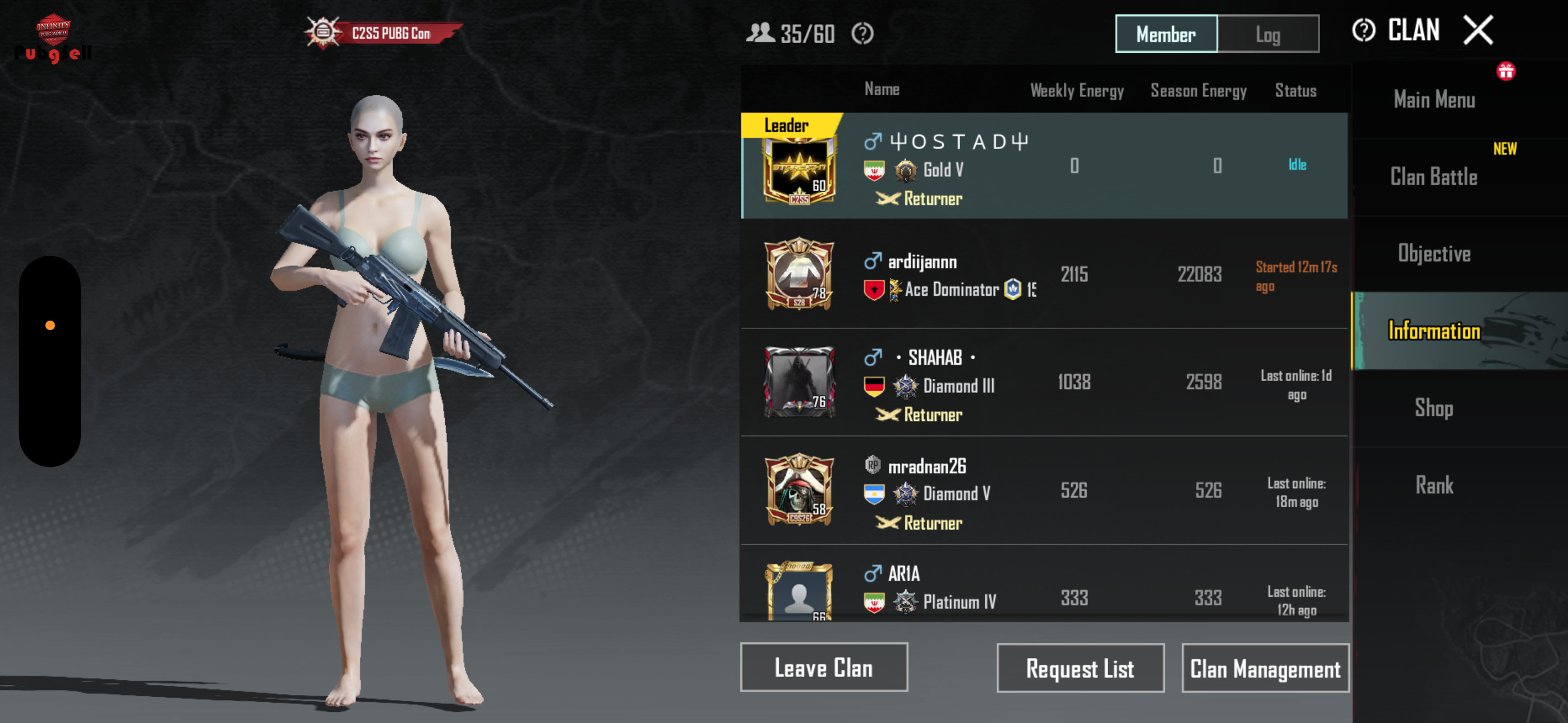Screen dimensions: 1568x723
Task: Open the clan Shop
Action: point(1433,408)
